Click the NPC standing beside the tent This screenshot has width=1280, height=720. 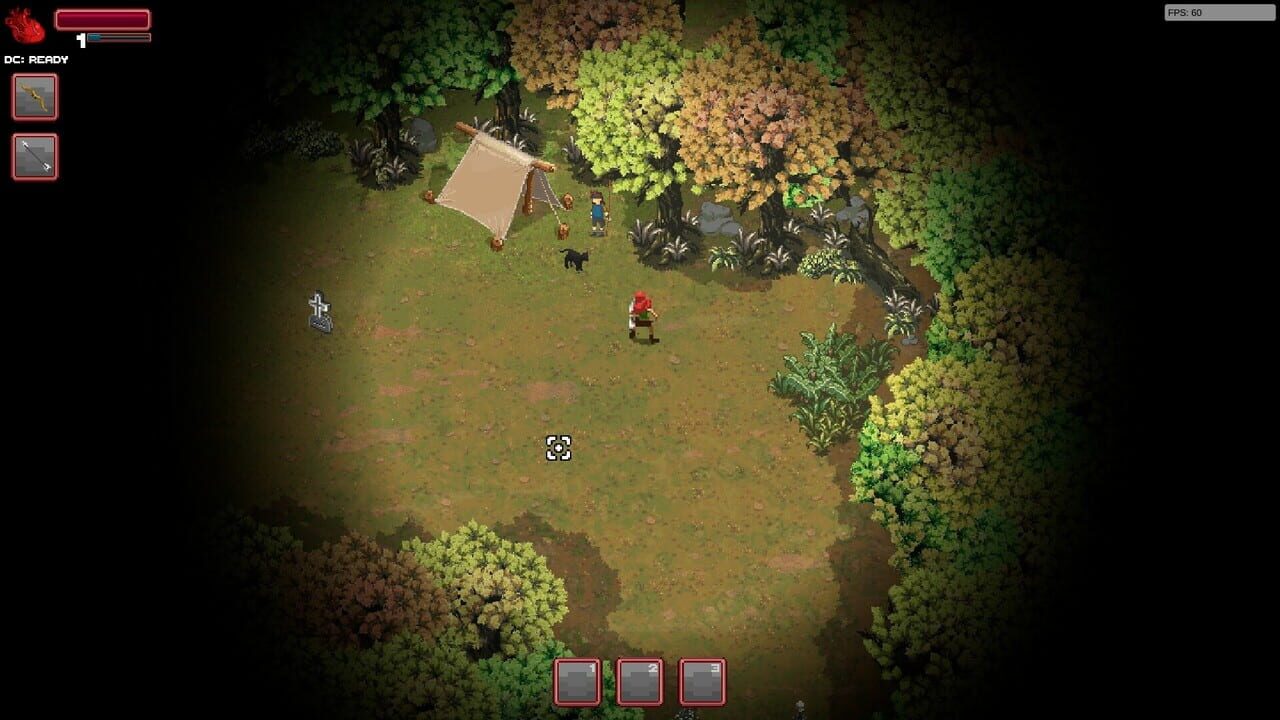pyautogui.click(x=597, y=210)
